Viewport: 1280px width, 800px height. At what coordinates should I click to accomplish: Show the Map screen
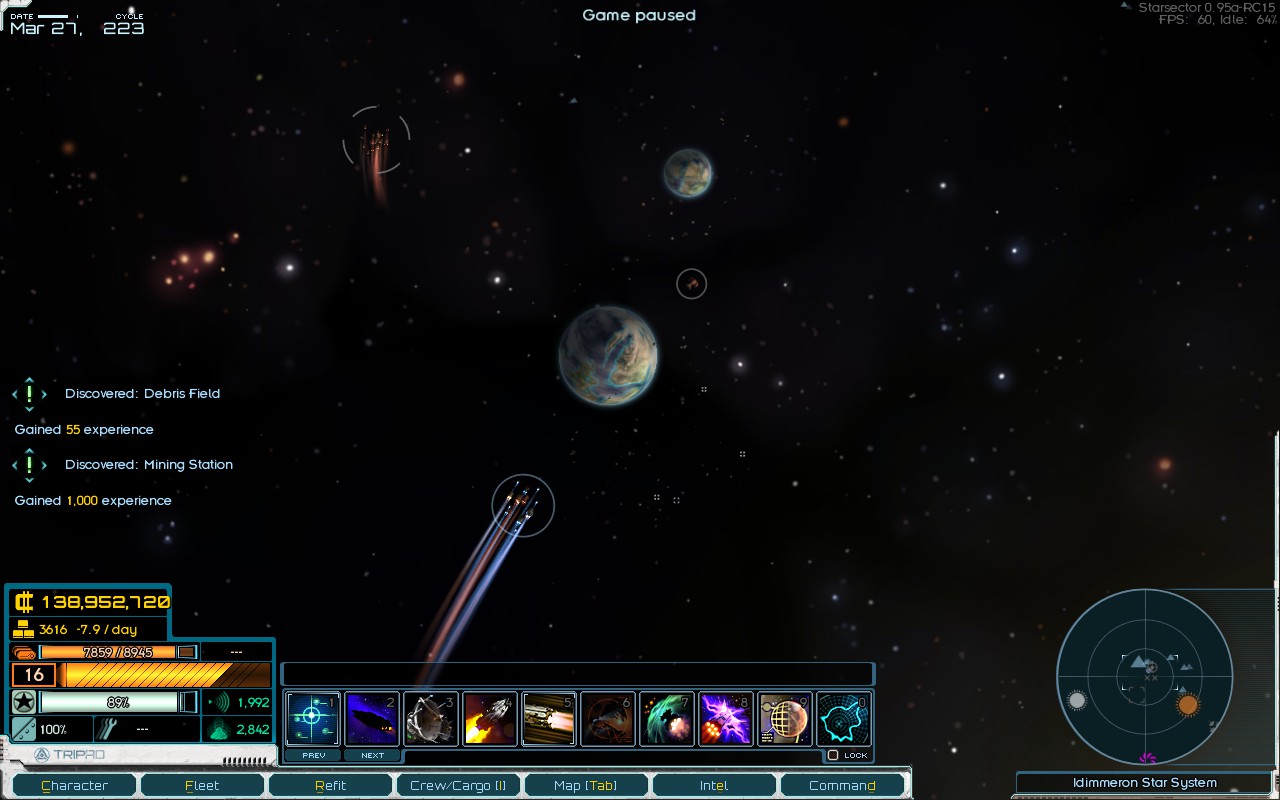(585, 785)
